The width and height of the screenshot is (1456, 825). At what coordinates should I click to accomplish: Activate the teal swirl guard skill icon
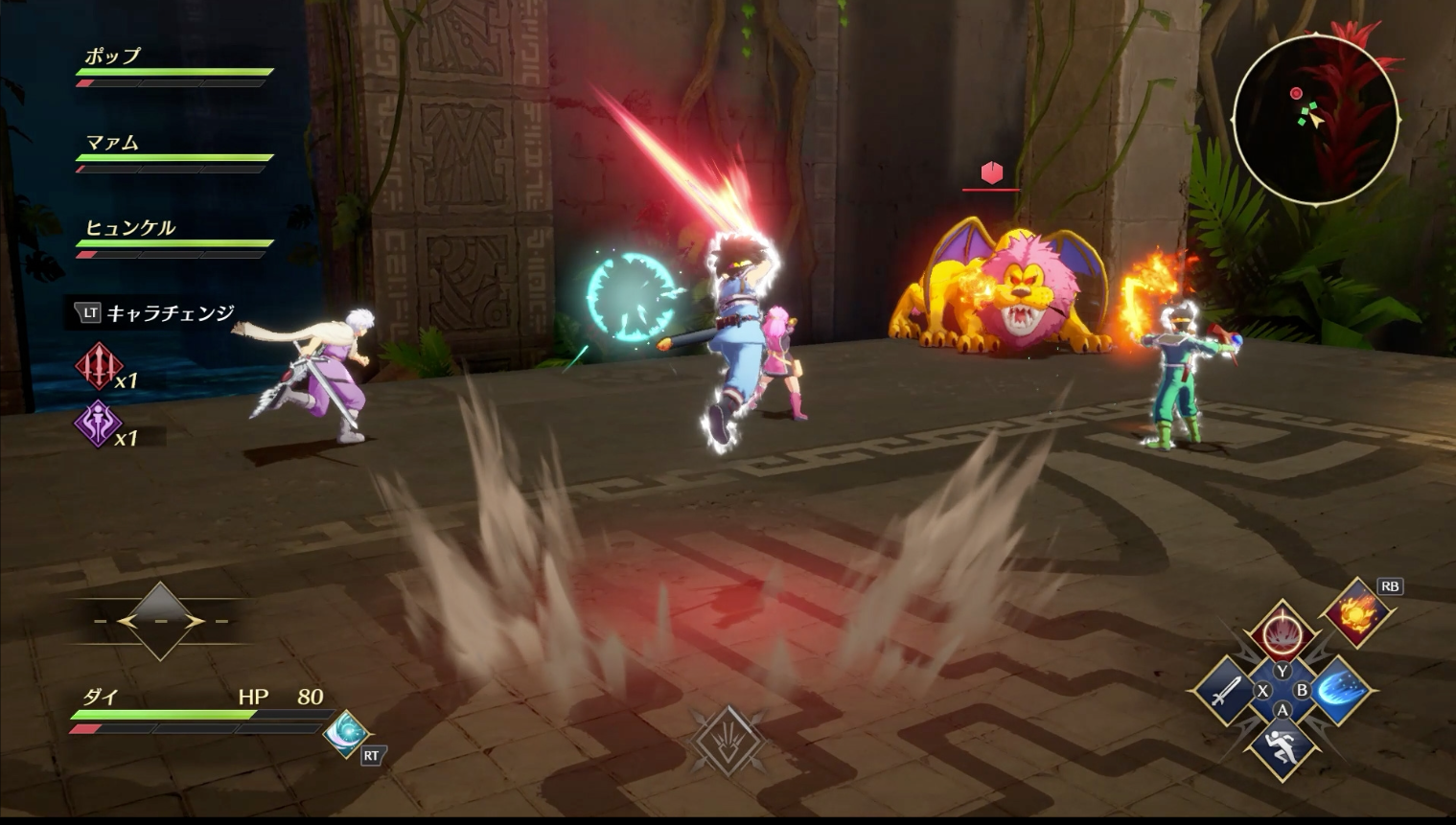[x=345, y=733]
